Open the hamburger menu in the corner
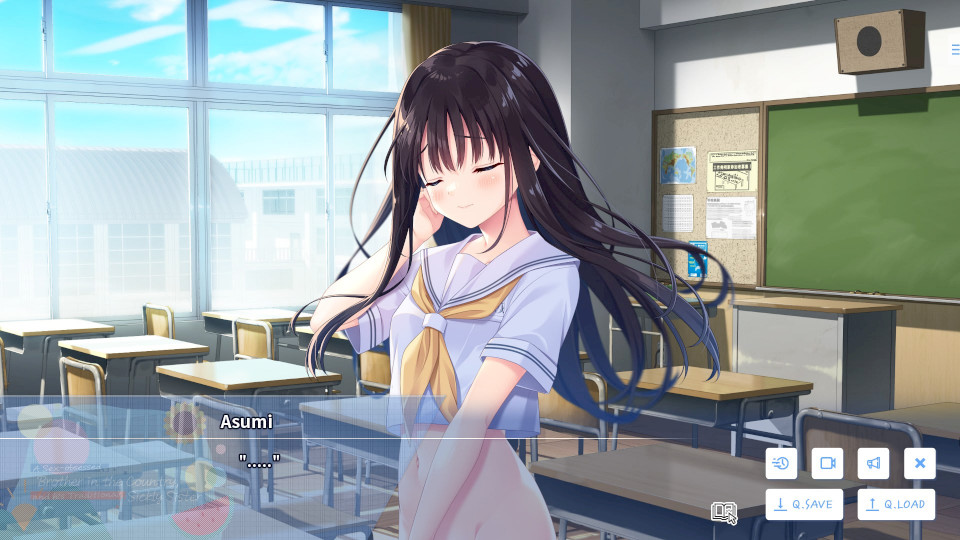Image resolution: width=960 pixels, height=540 pixels. point(955,48)
